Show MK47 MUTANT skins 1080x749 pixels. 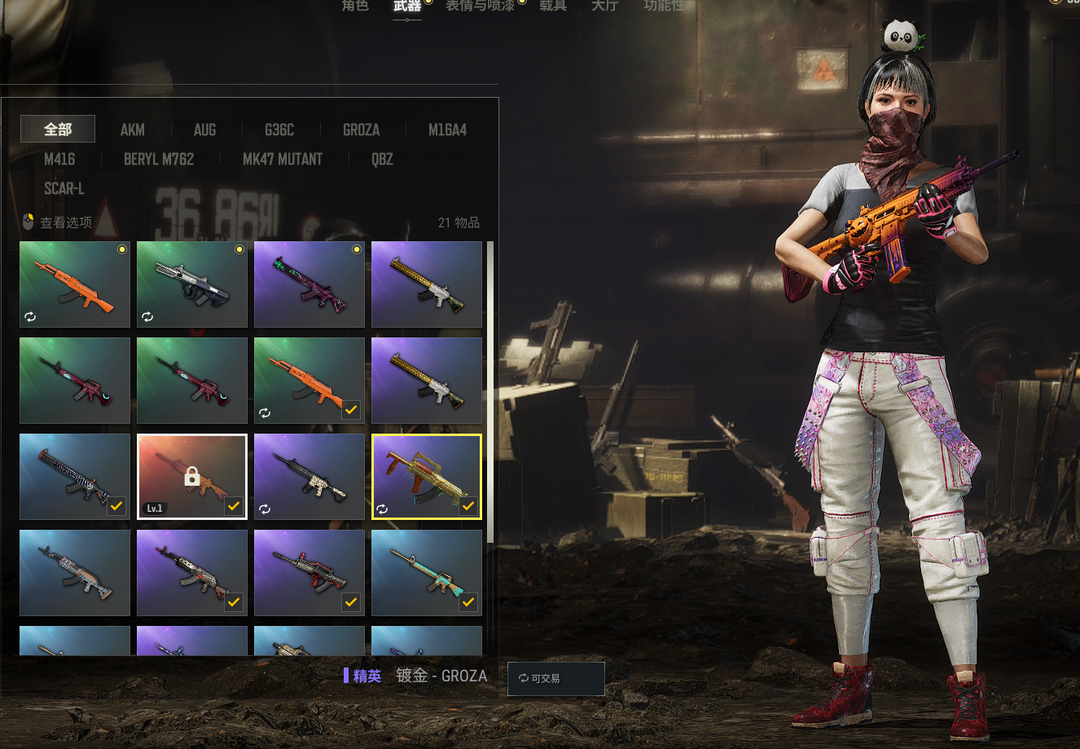[x=282, y=159]
